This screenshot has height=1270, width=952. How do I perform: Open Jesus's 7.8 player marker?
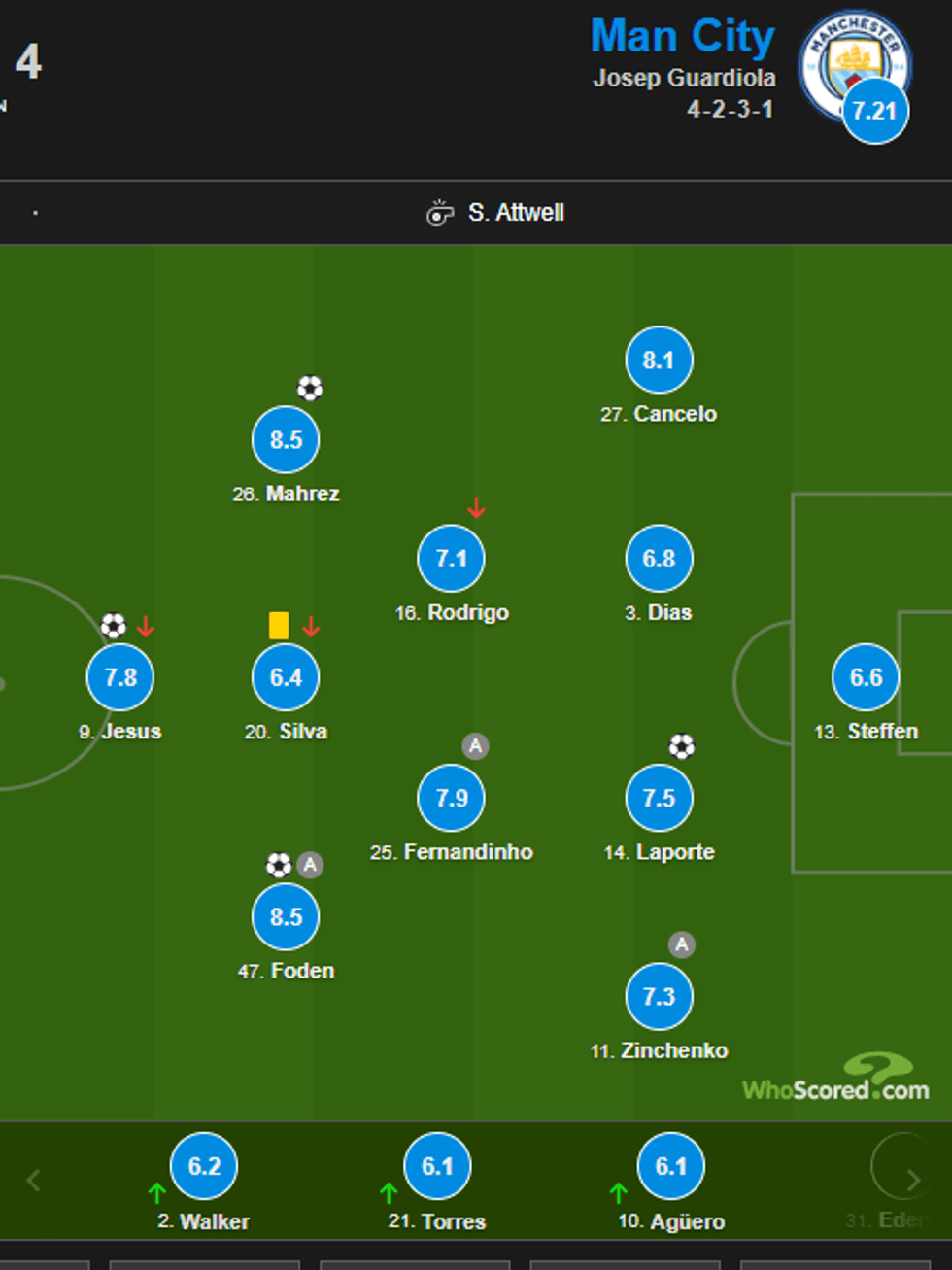[x=120, y=677]
